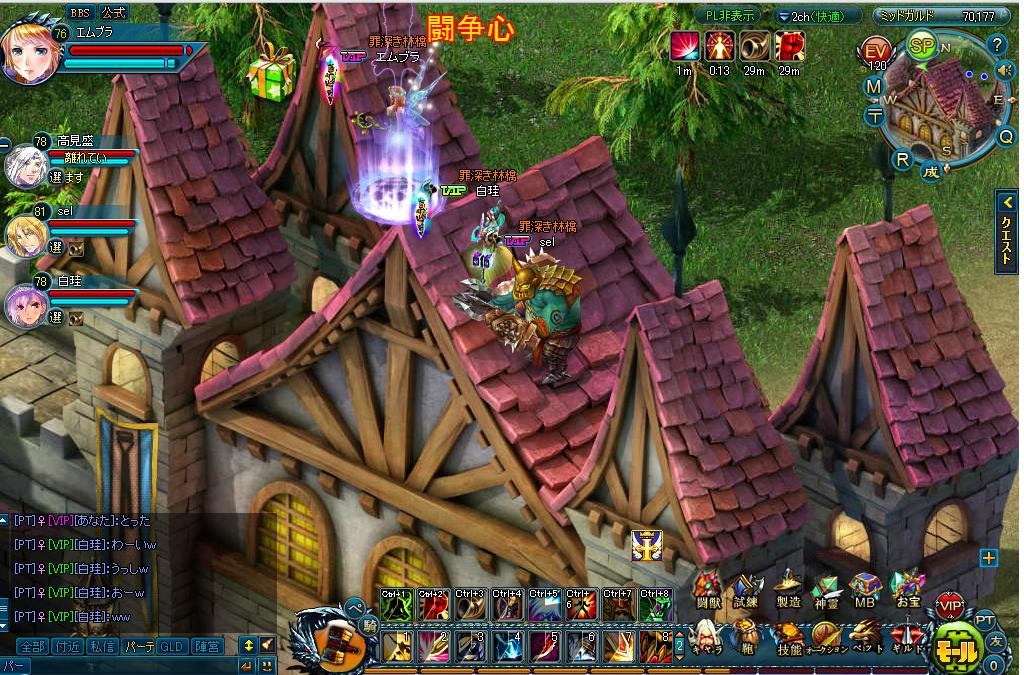1024x675 pixels.
Task: Open the 闘獣 beast arena icon
Action: click(x=708, y=588)
